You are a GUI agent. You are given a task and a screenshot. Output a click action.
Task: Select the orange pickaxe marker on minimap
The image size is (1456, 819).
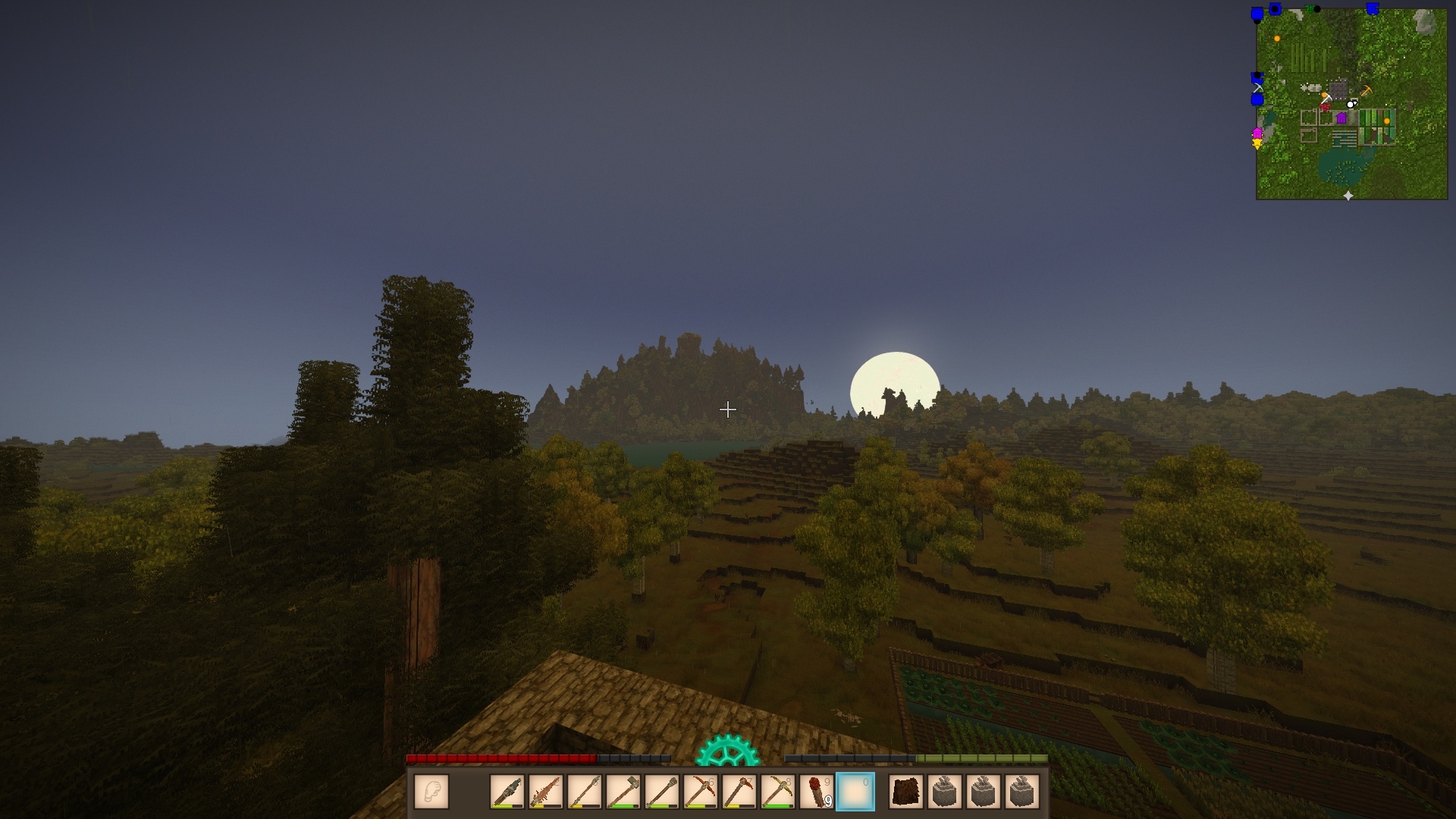click(1367, 90)
